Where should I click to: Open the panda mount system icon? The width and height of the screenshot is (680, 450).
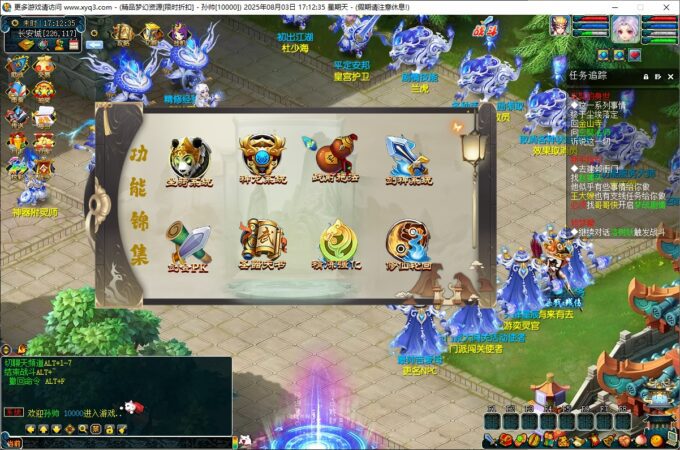coord(190,157)
